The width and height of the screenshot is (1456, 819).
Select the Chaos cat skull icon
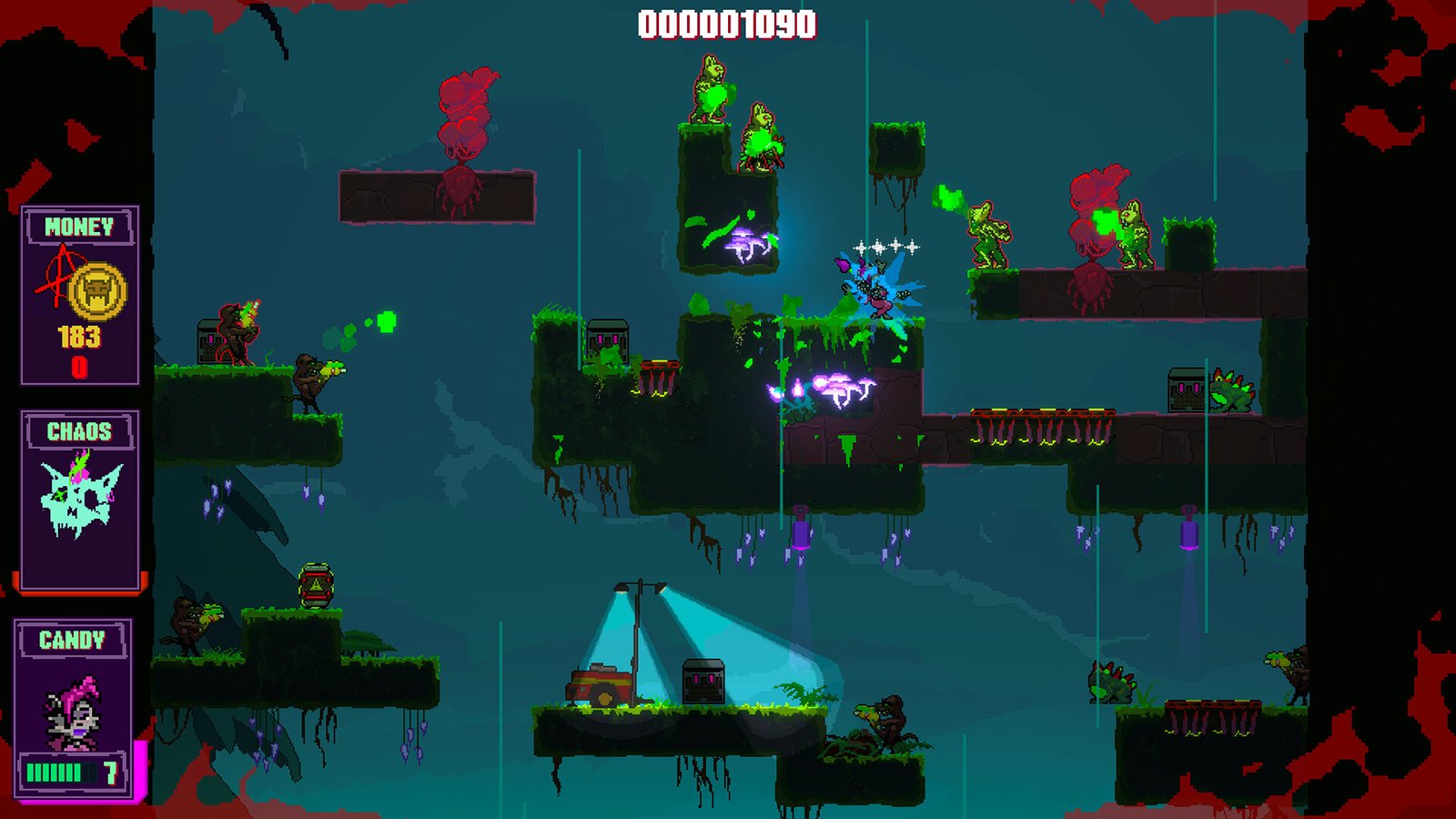tap(80, 497)
